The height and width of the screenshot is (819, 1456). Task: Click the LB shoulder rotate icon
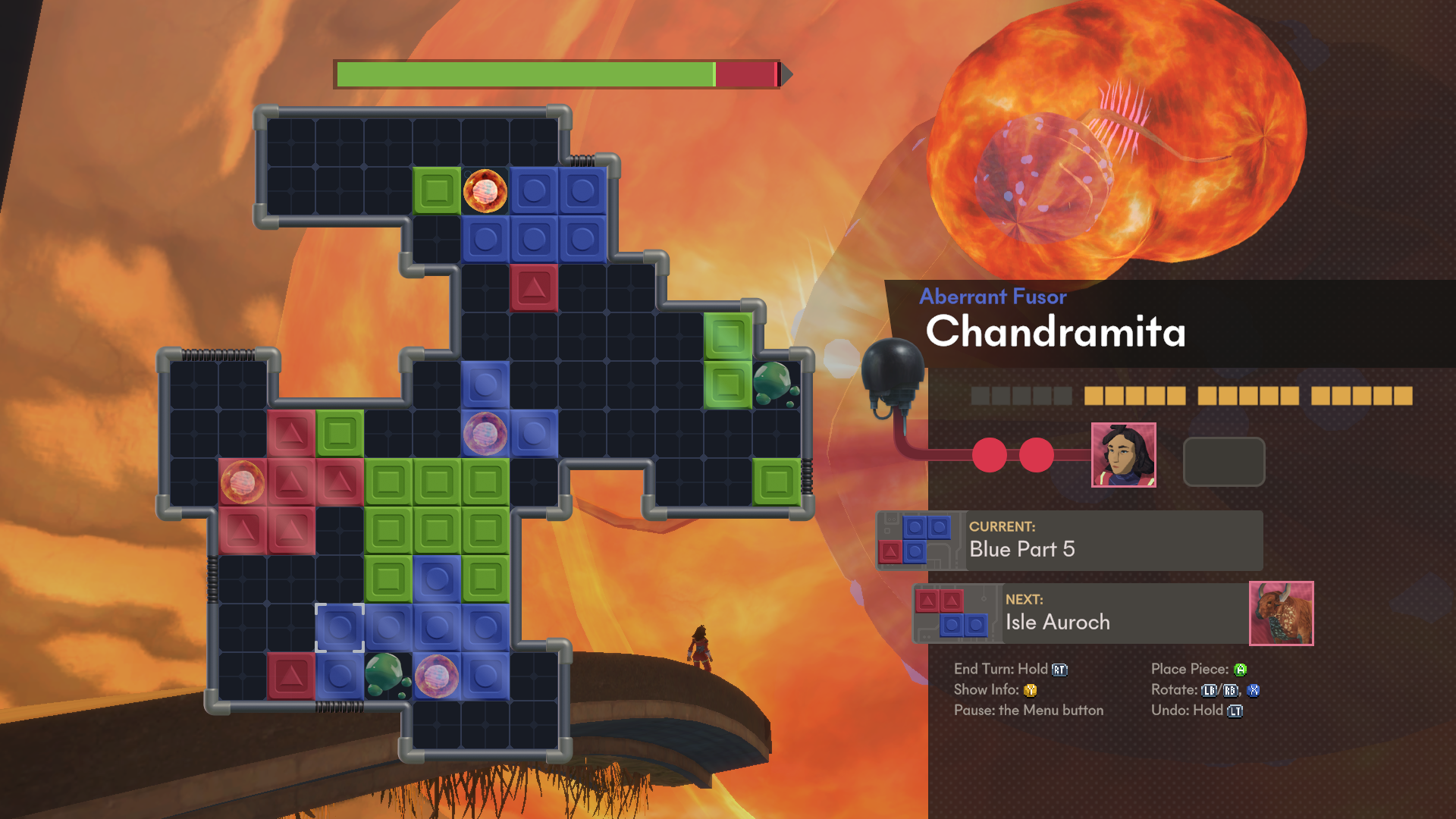[1210, 690]
